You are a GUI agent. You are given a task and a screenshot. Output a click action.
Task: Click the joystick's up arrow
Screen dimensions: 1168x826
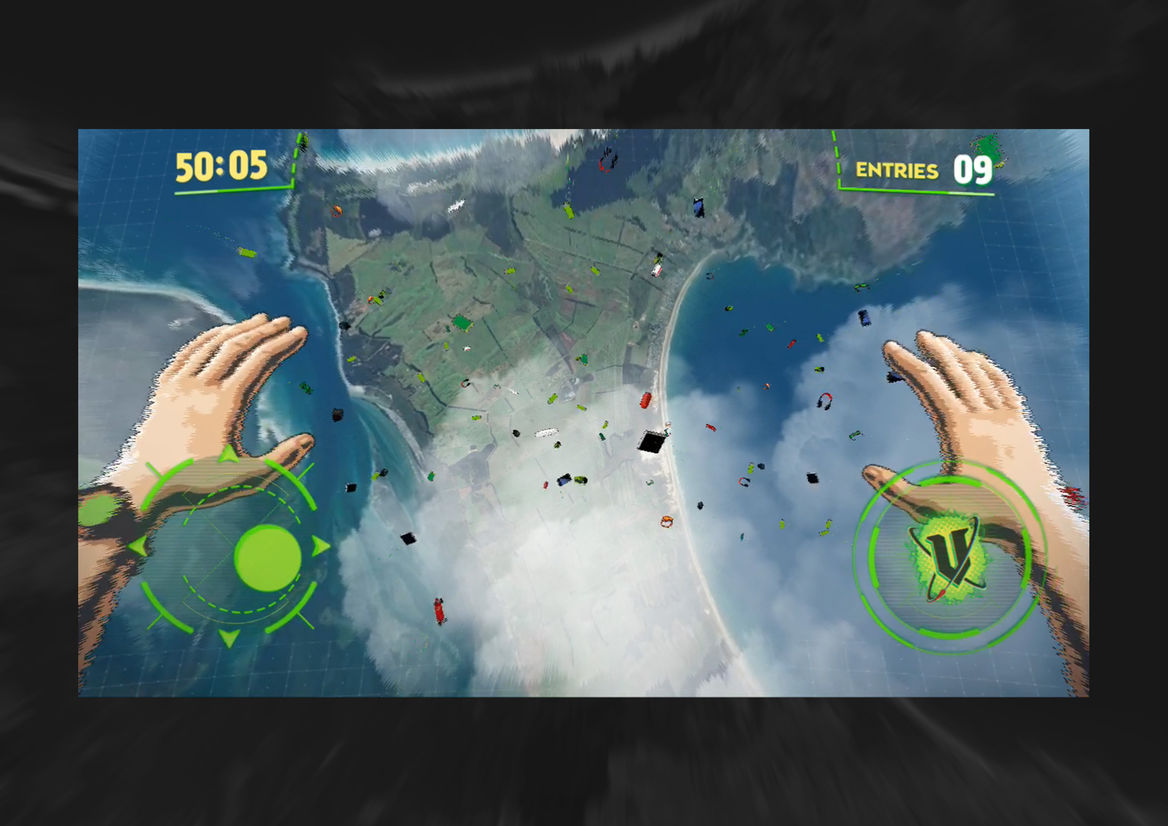coord(229,455)
